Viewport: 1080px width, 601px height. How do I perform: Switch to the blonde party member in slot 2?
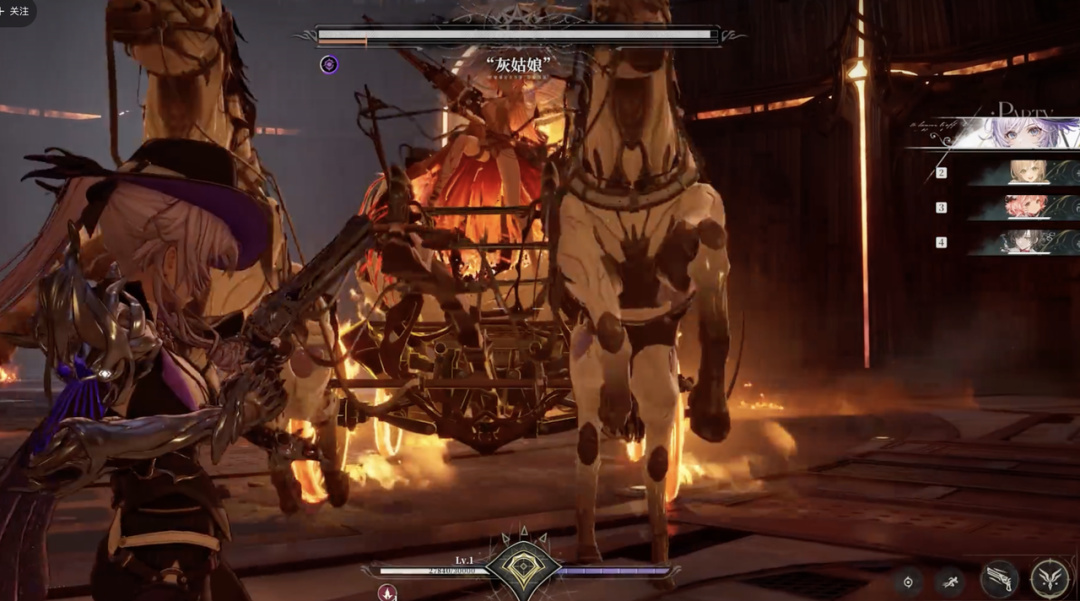tap(1028, 172)
